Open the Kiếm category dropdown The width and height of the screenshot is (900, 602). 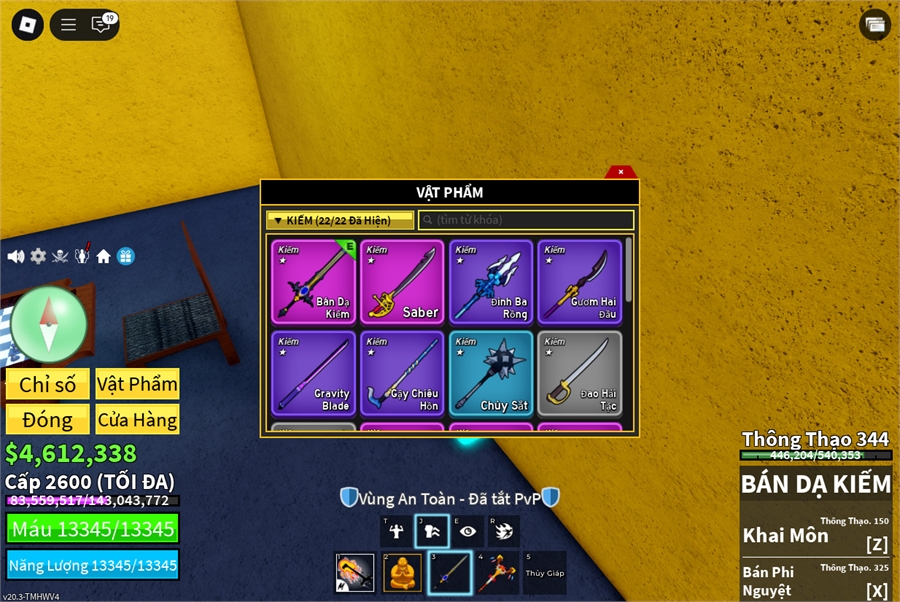339,220
